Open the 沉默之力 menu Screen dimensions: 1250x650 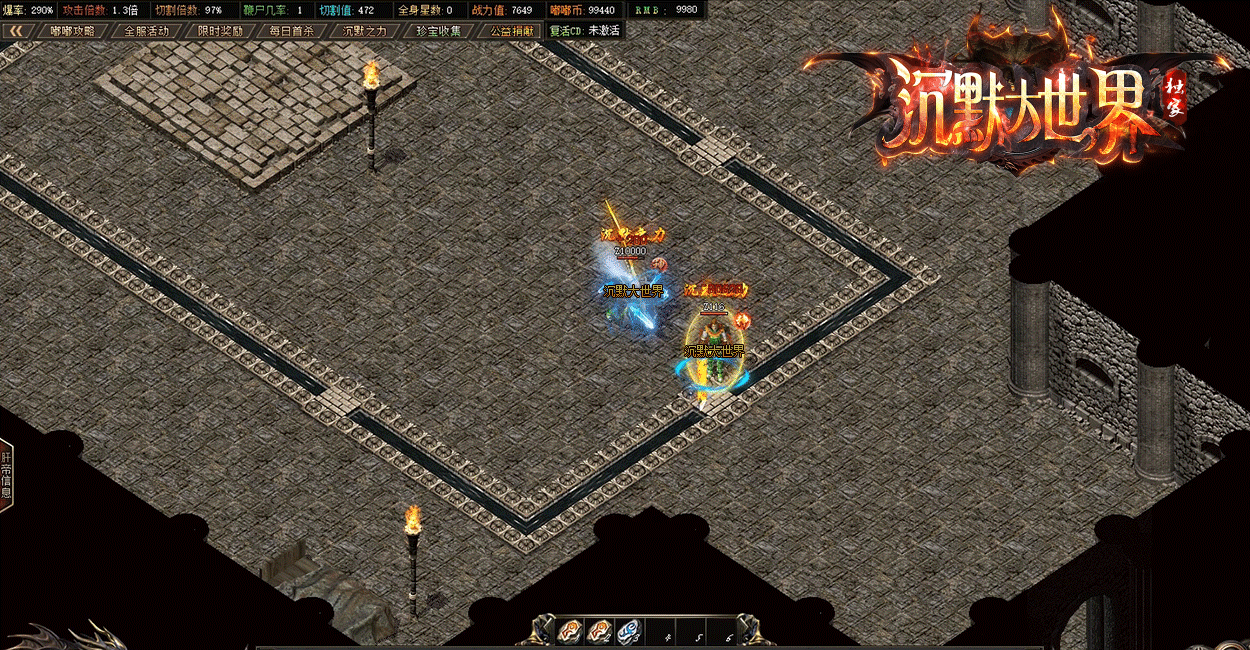pos(365,30)
